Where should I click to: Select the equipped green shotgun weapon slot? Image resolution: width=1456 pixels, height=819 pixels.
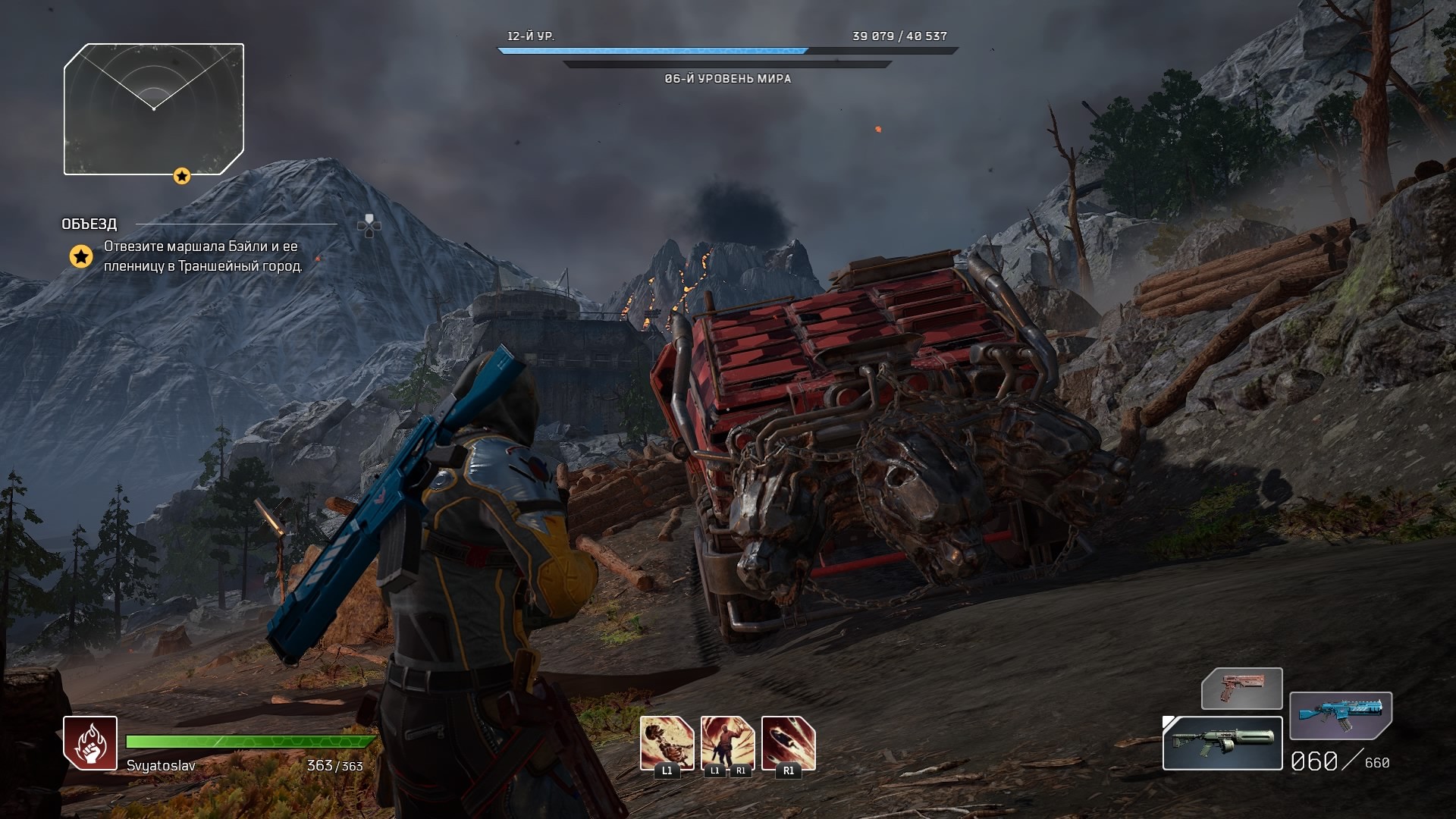(1222, 743)
